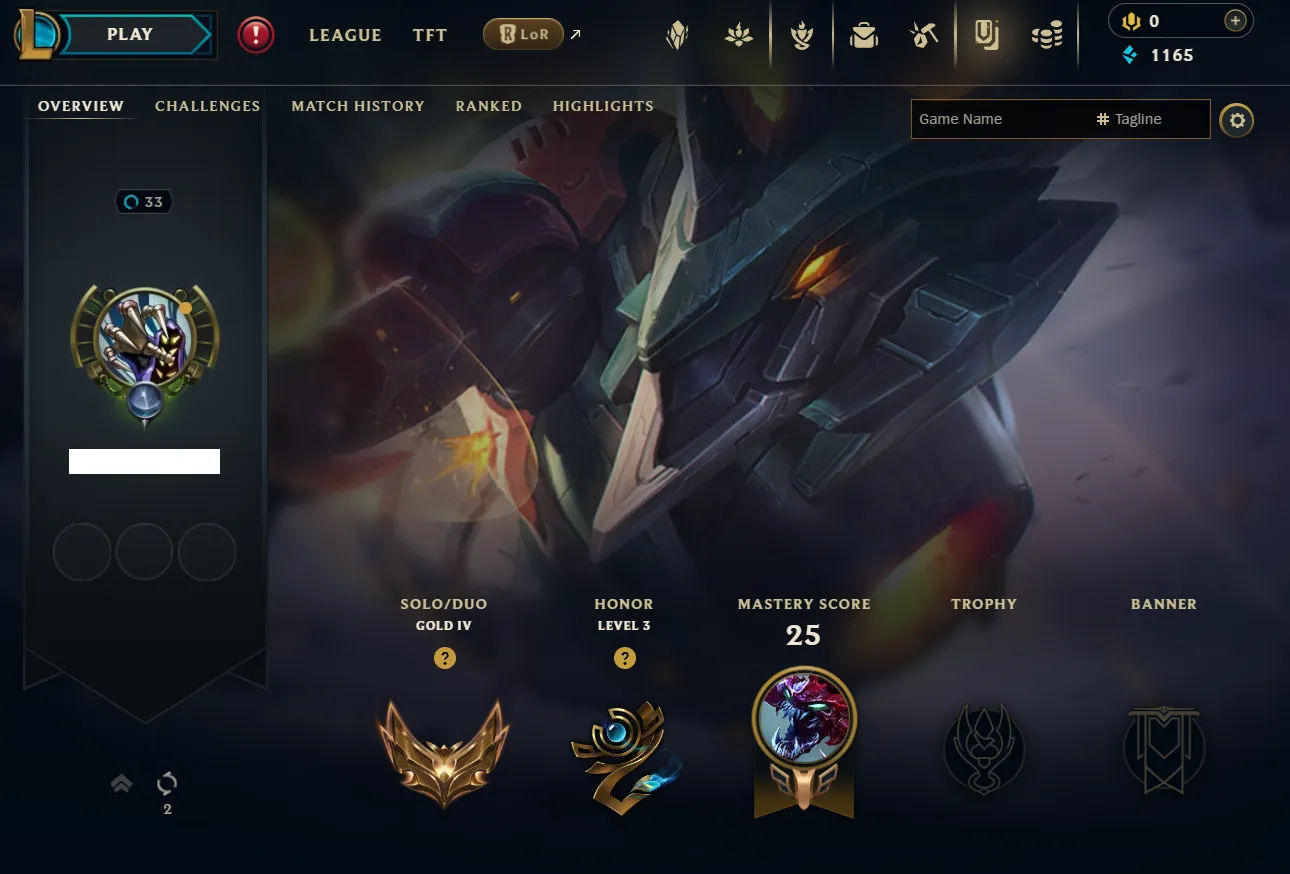Switch to the Ranked tab
The width and height of the screenshot is (1290, 874).
[x=488, y=106]
